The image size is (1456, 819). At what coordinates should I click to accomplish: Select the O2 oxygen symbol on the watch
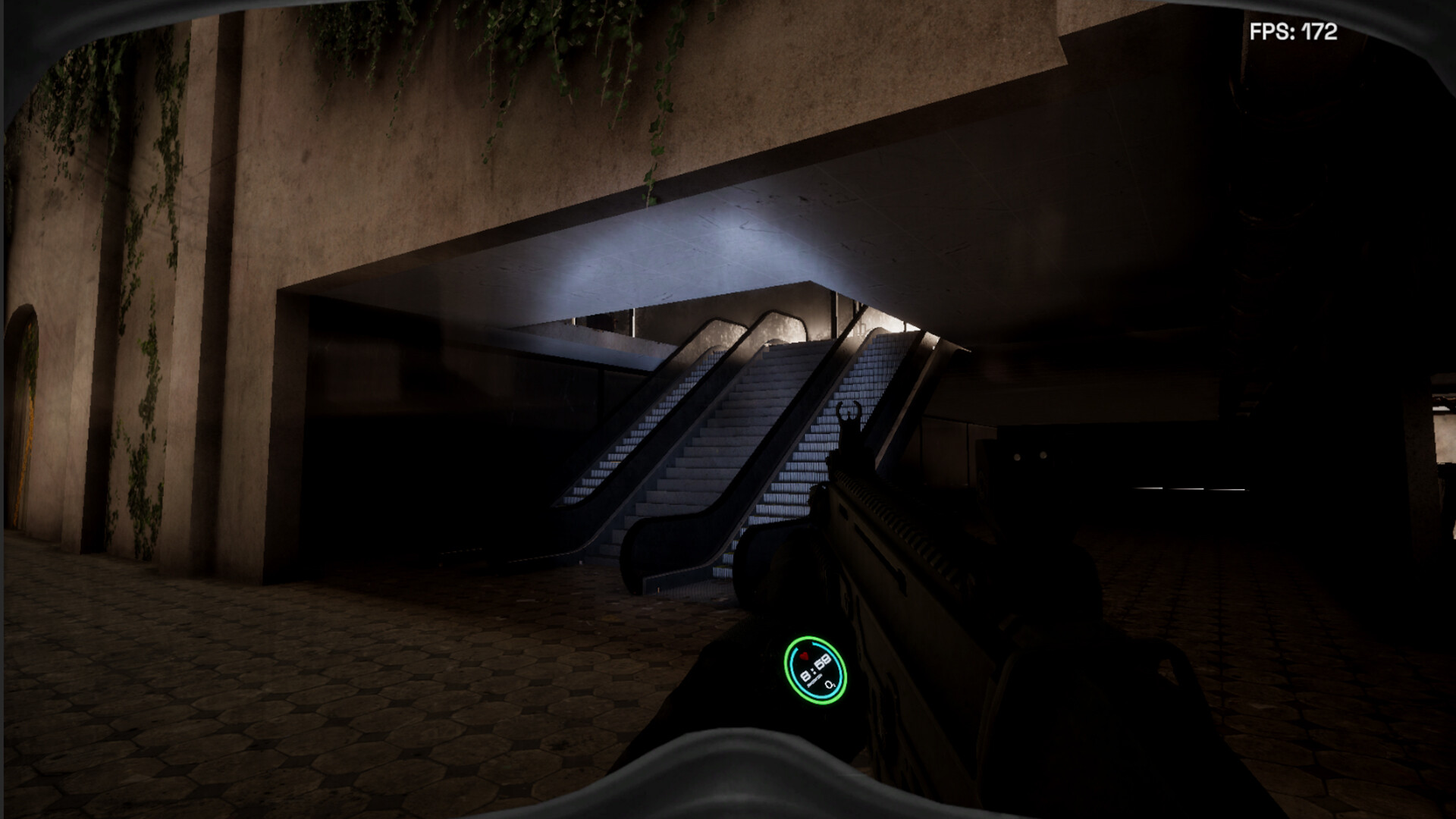click(x=830, y=685)
